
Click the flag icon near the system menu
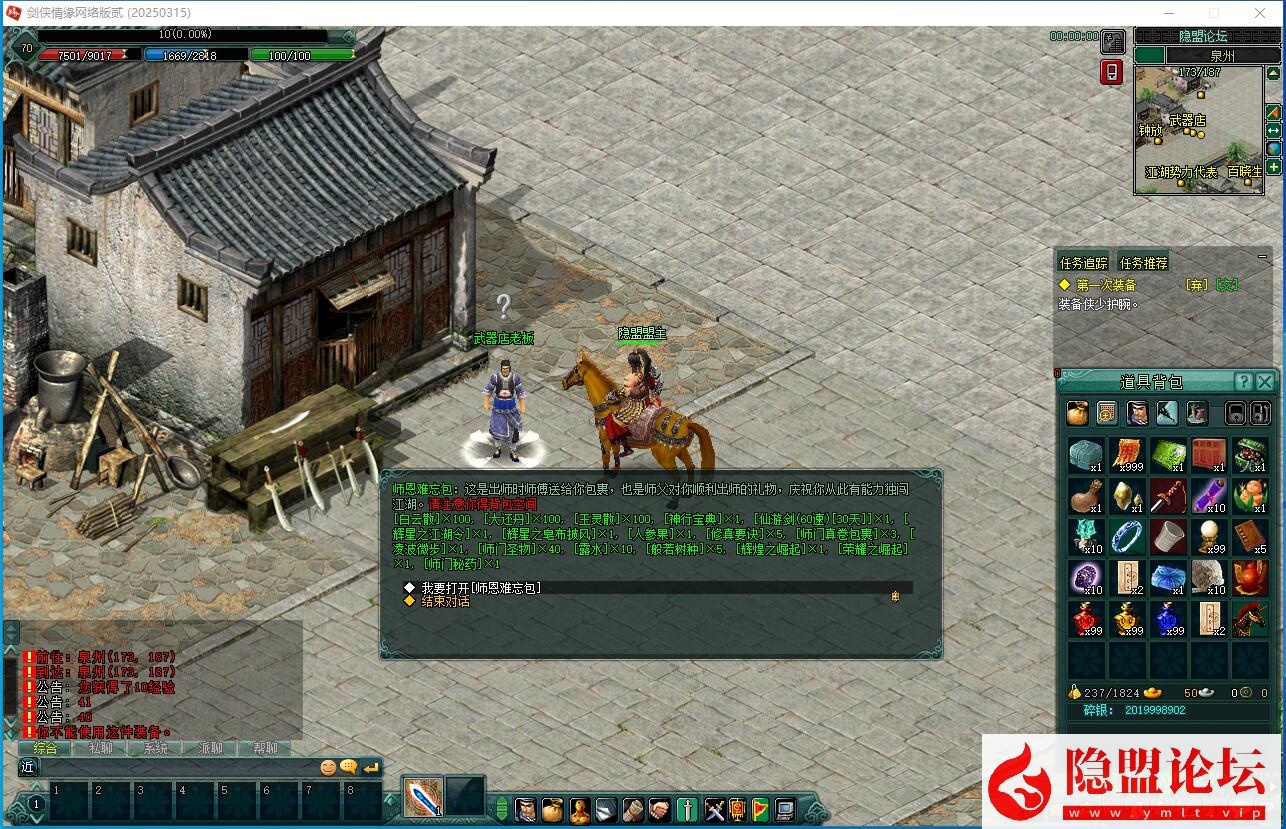pos(761,808)
